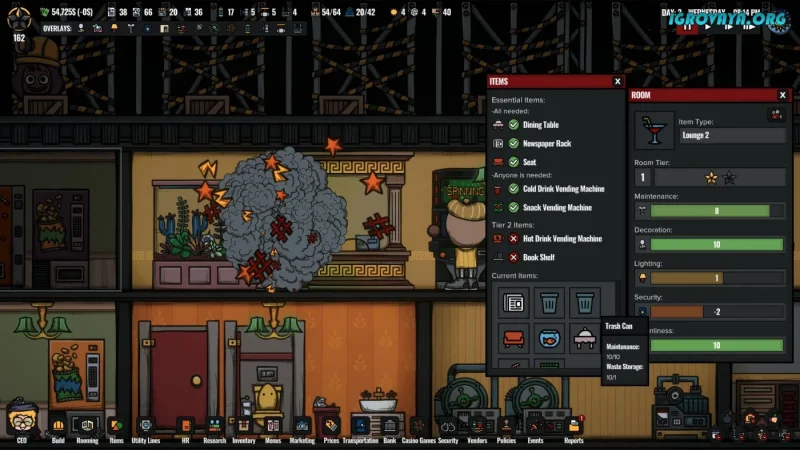Screen dimensions: 800x450
Task: Open the Policies menu
Action: (x=506, y=425)
